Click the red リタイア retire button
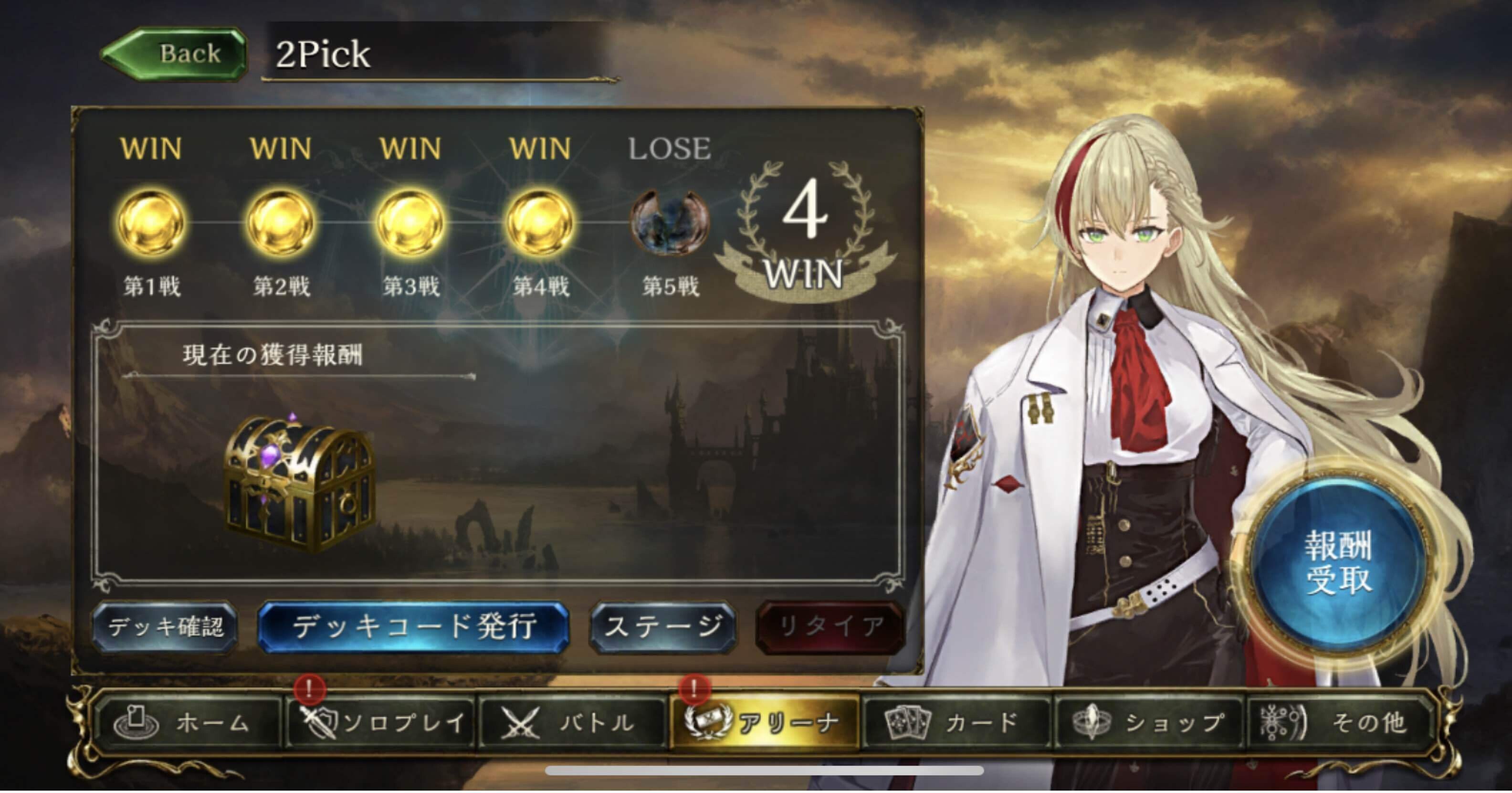1512x793 pixels. [830, 627]
